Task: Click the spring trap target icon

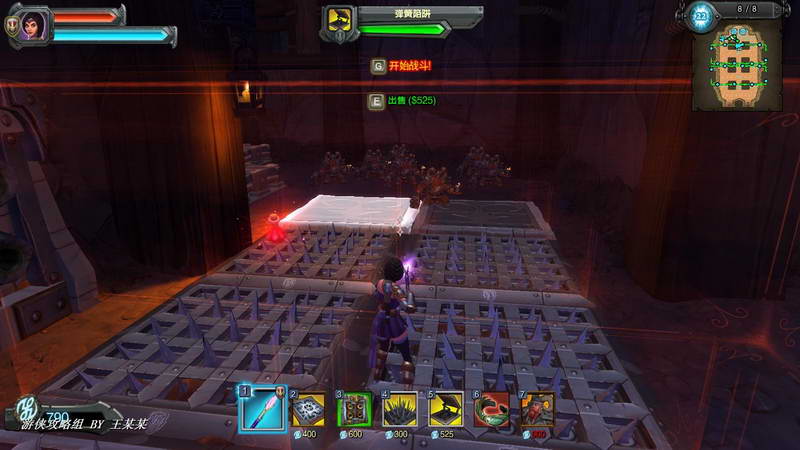Action: tap(339, 19)
